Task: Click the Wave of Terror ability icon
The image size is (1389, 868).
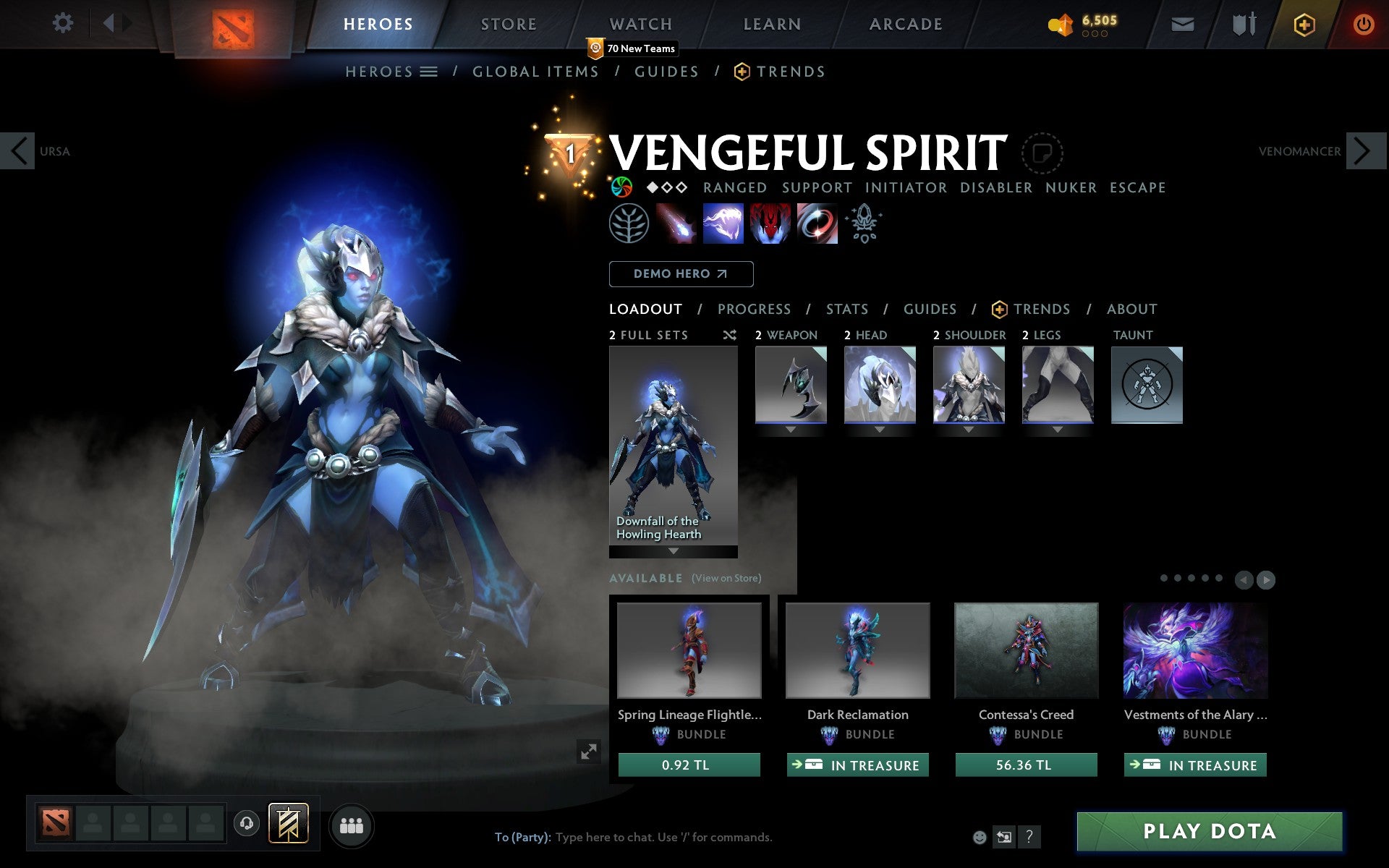Action: pos(723,224)
